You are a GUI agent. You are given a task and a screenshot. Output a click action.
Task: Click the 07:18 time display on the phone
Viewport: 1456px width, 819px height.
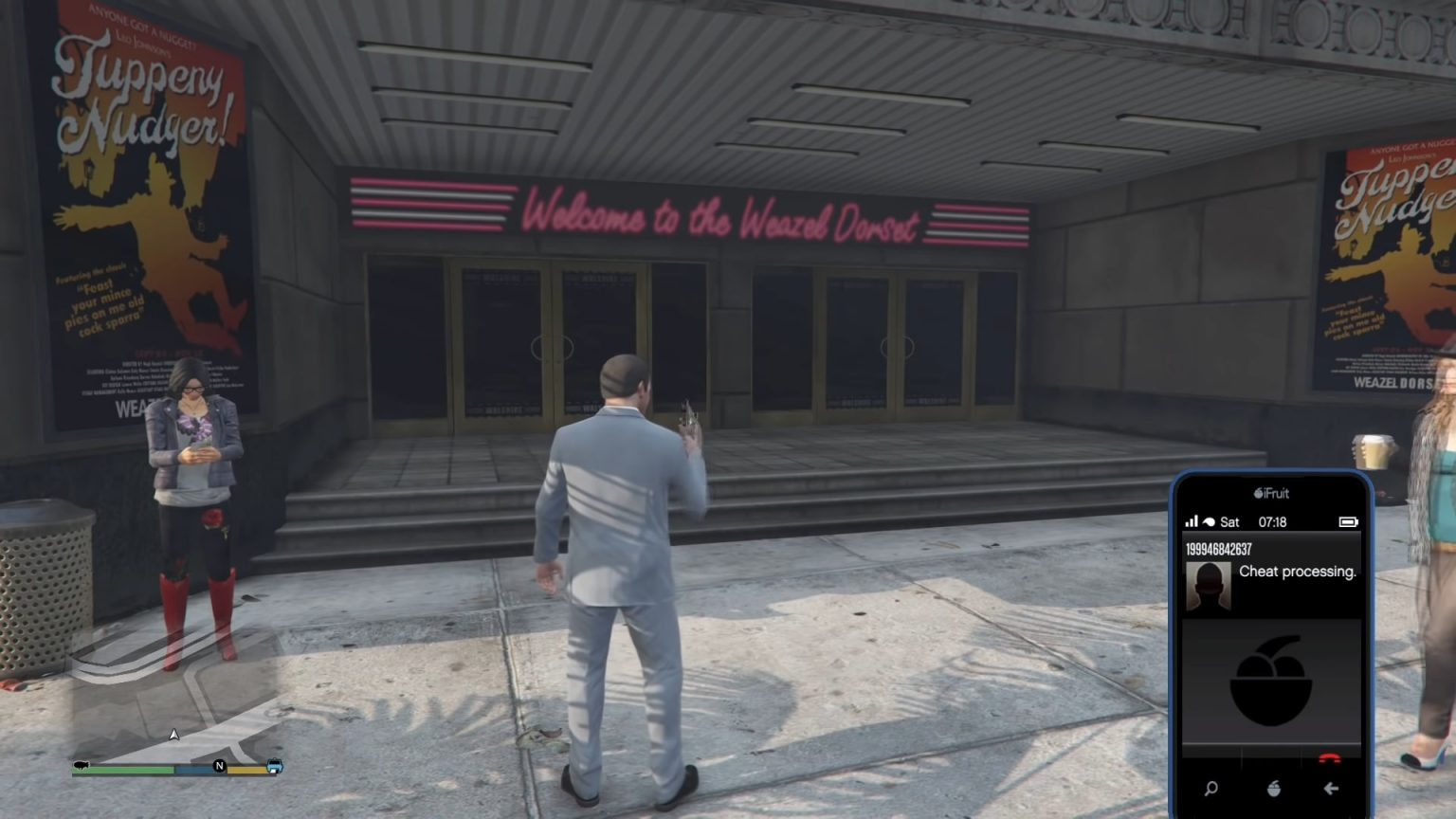point(1271,522)
